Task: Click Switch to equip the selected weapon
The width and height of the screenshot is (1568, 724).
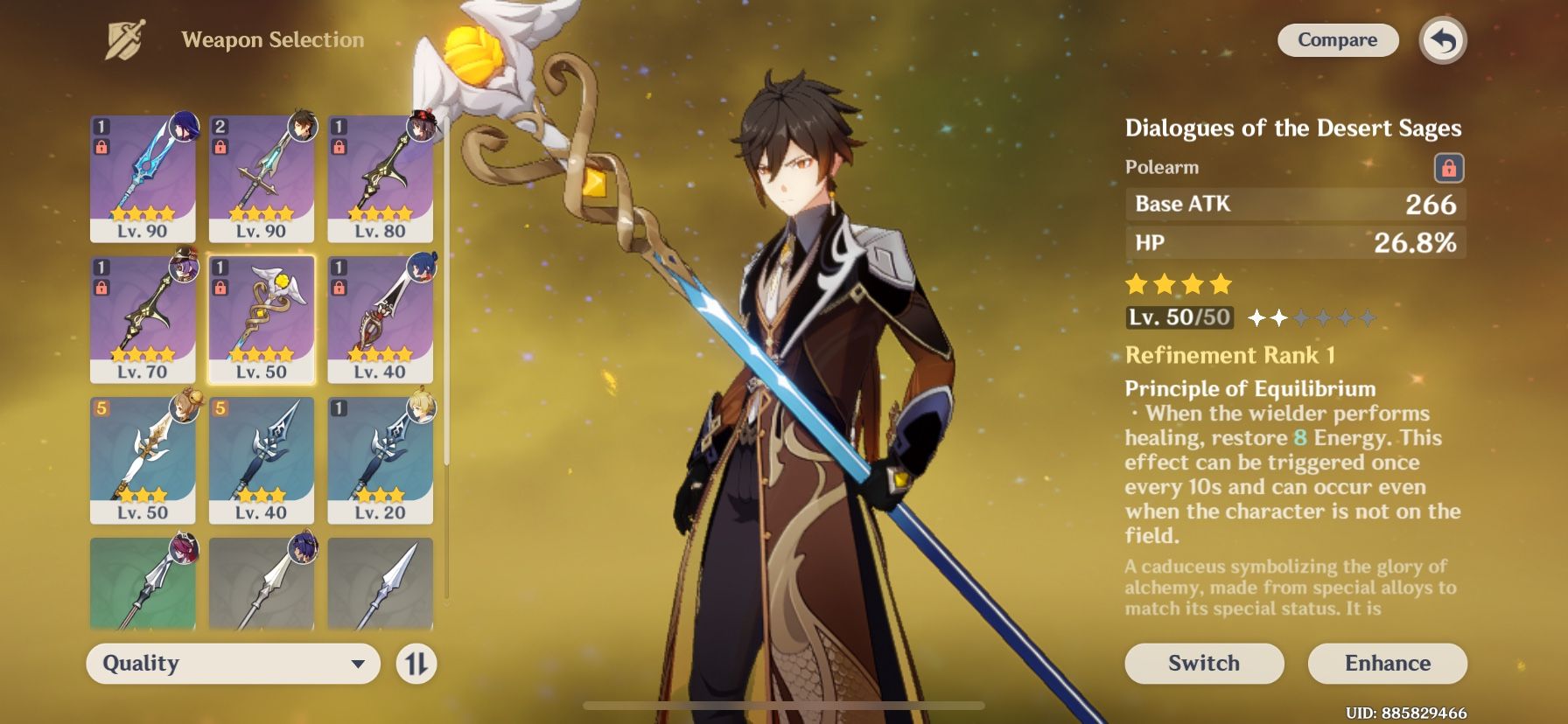Action: click(1203, 663)
